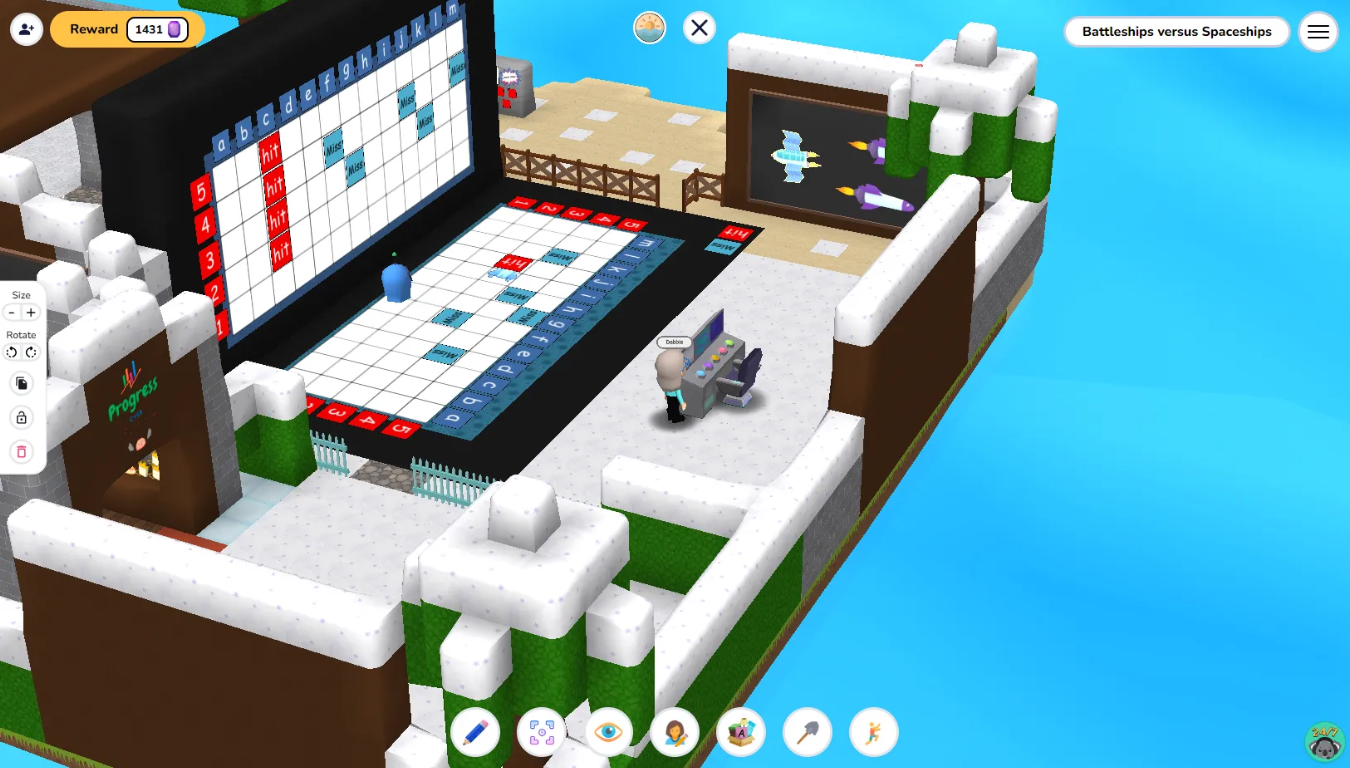Toggle the lock on the selected object

point(21,417)
